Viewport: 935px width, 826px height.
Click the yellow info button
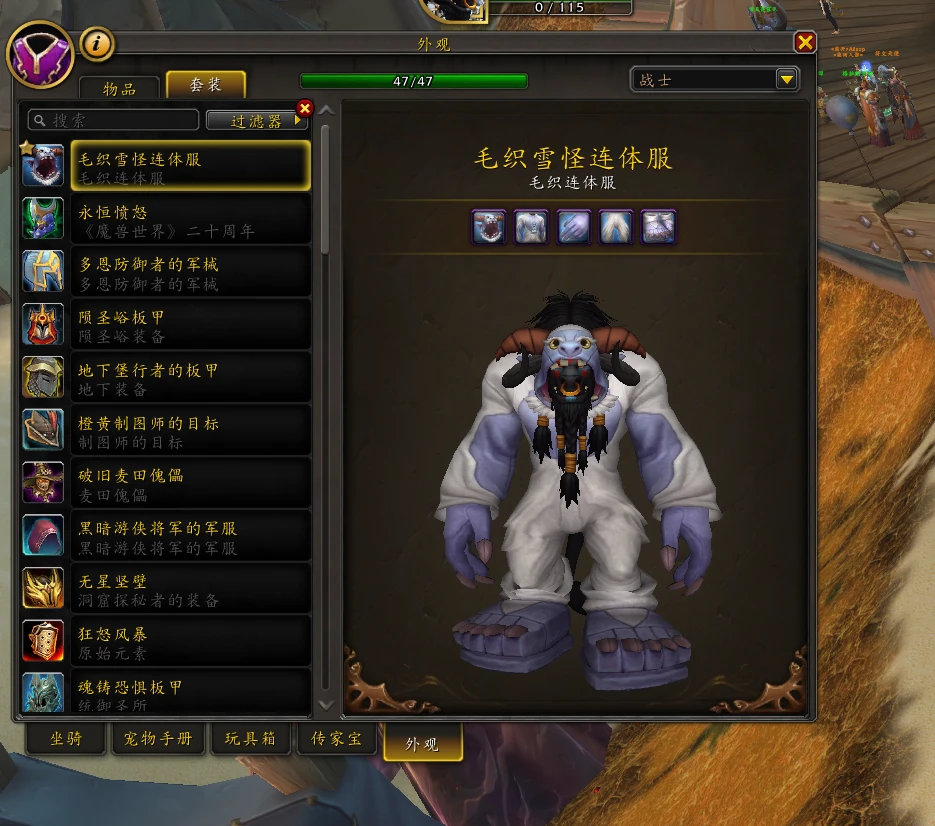click(x=97, y=43)
